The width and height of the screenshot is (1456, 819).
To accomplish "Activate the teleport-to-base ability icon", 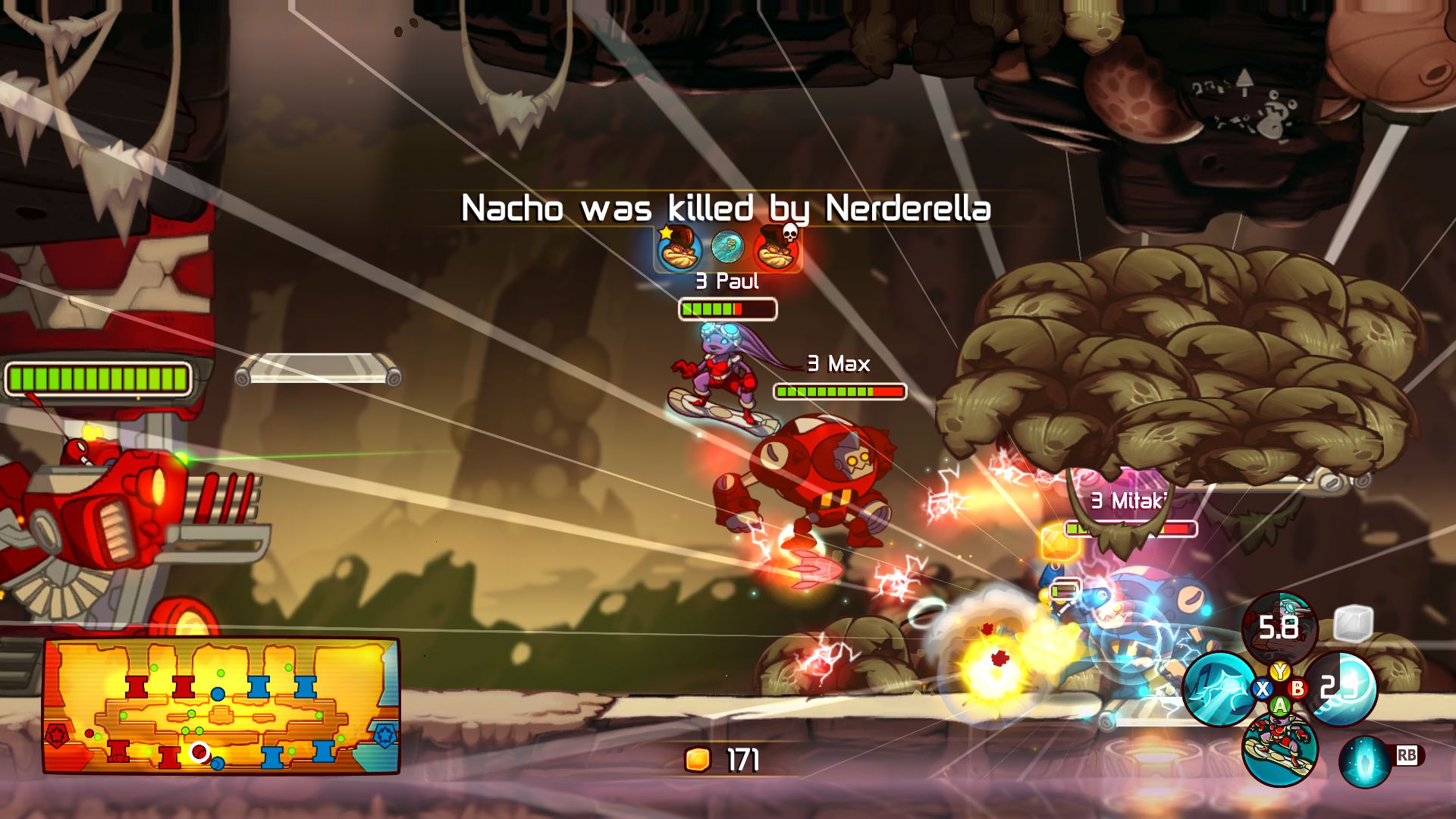I will pyautogui.click(x=1364, y=761).
